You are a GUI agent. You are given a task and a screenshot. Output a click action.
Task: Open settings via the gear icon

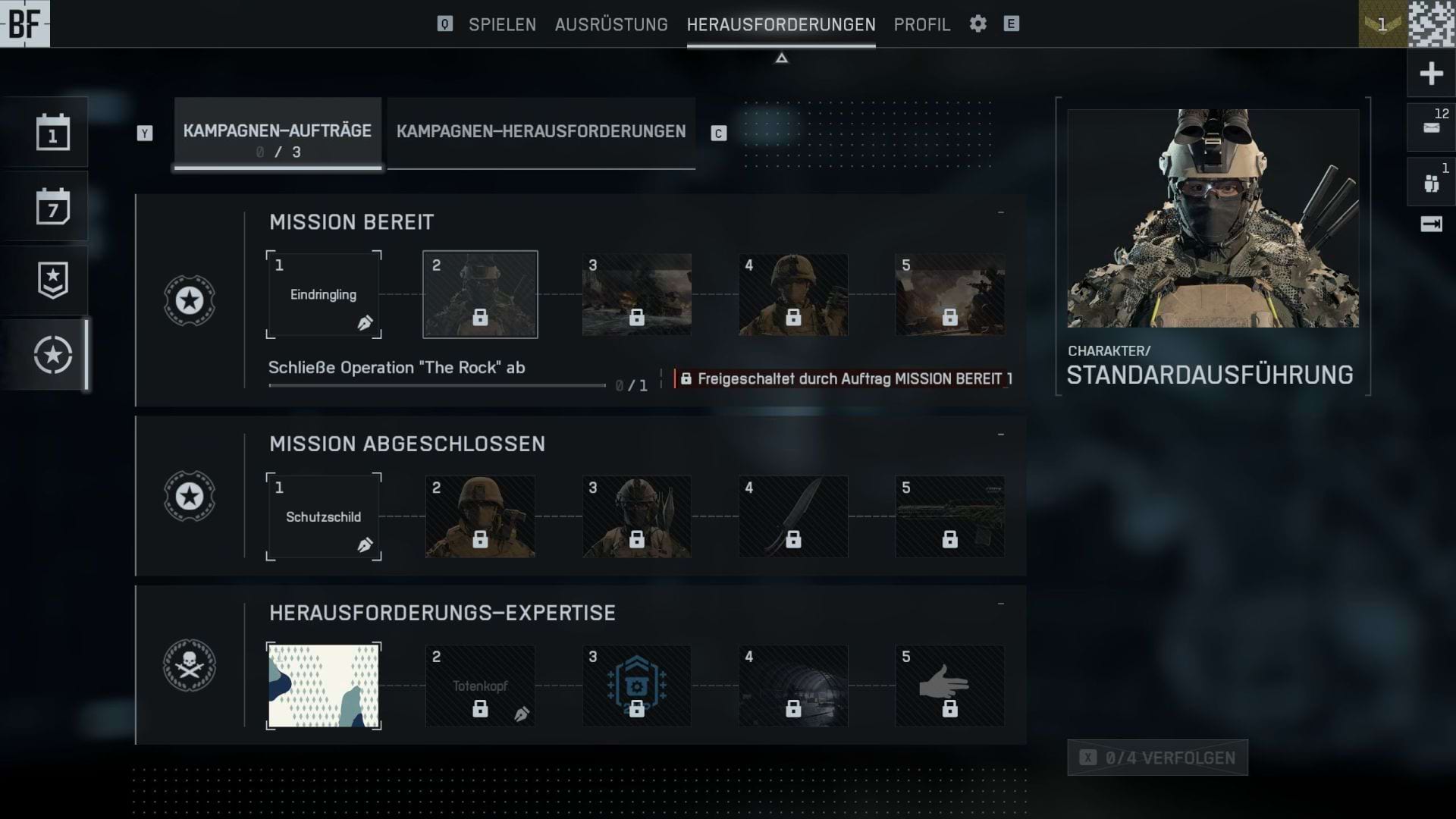coord(978,24)
